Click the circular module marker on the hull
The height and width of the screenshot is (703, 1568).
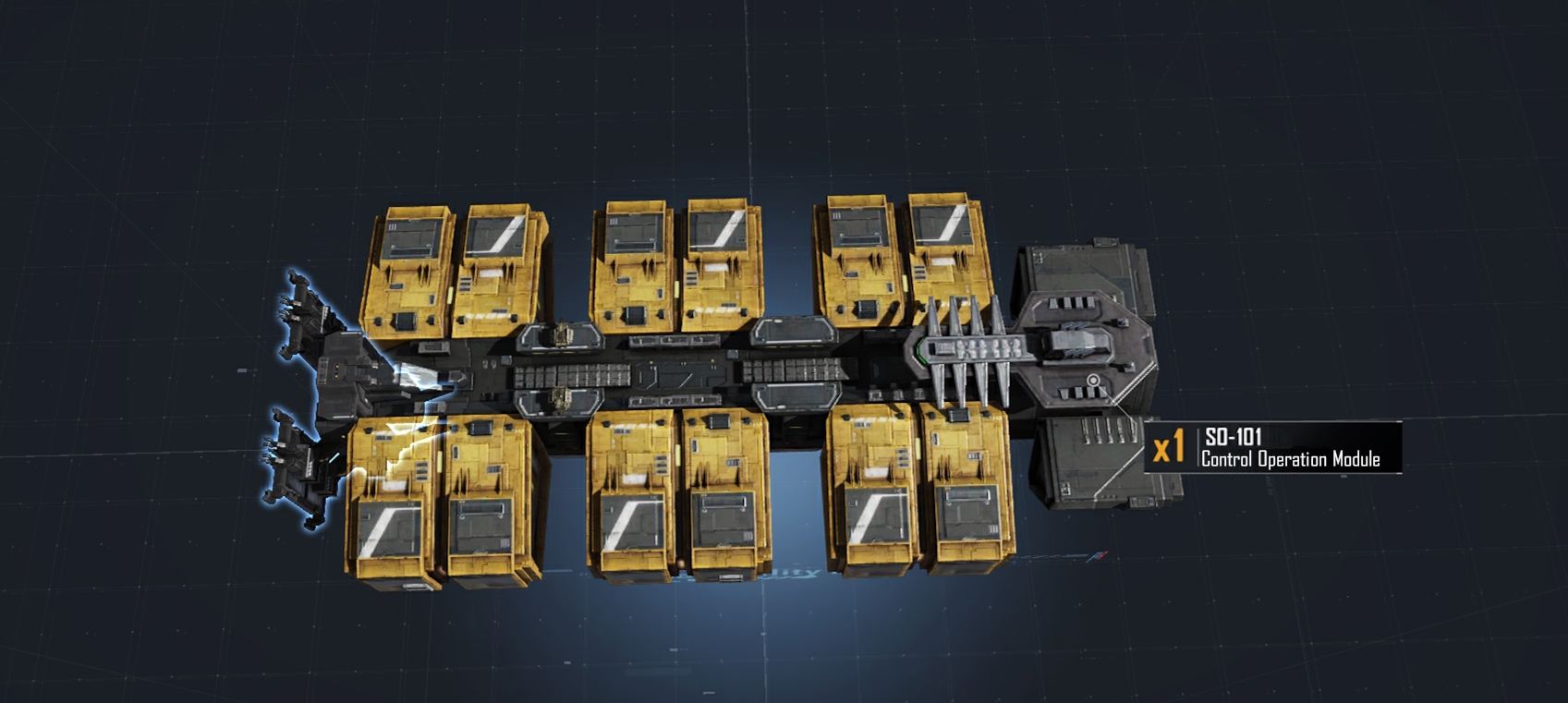[1093, 381]
